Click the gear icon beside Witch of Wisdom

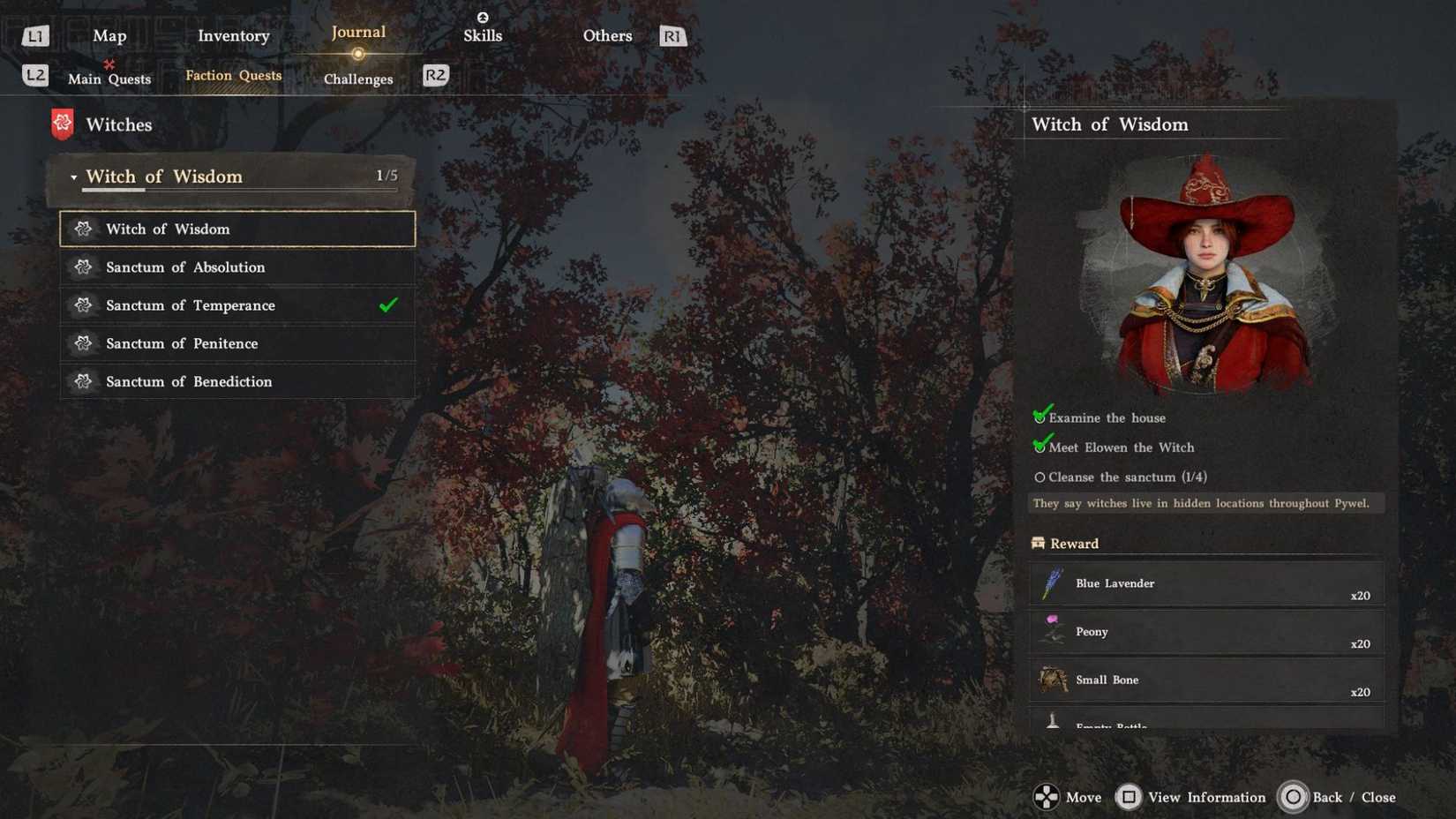click(84, 229)
